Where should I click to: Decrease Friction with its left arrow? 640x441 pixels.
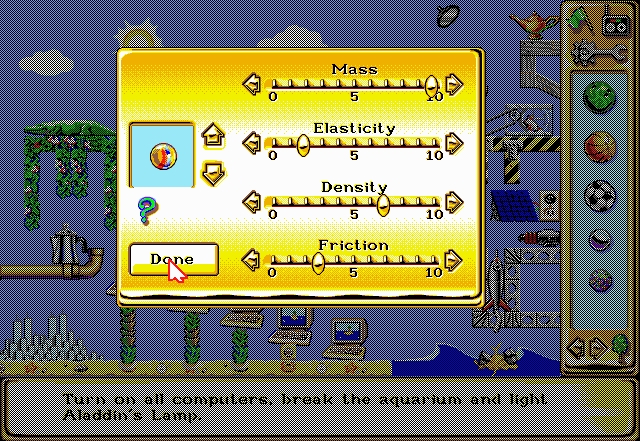point(252,261)
